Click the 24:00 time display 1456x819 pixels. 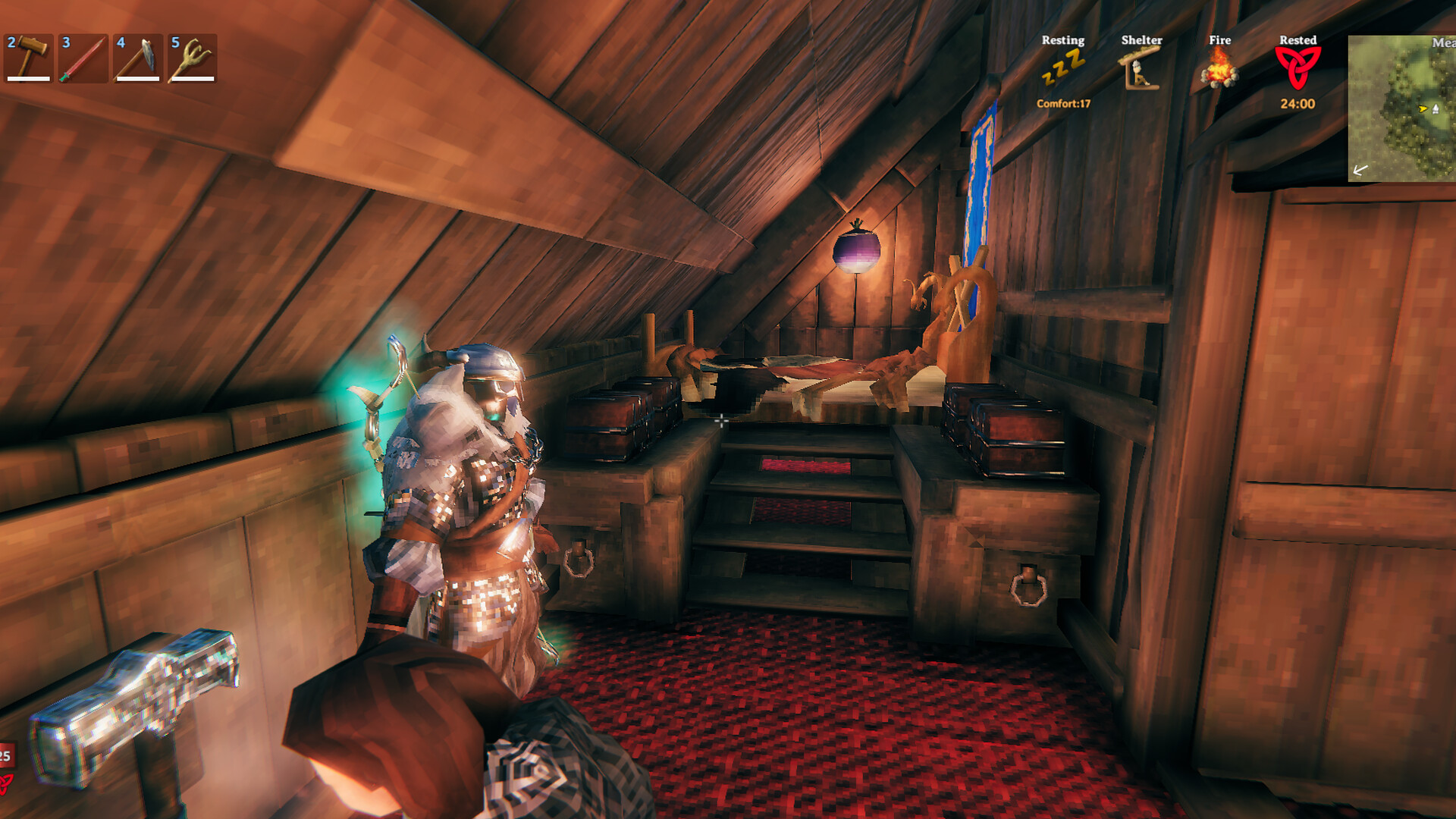click(x=1298, y=102)
